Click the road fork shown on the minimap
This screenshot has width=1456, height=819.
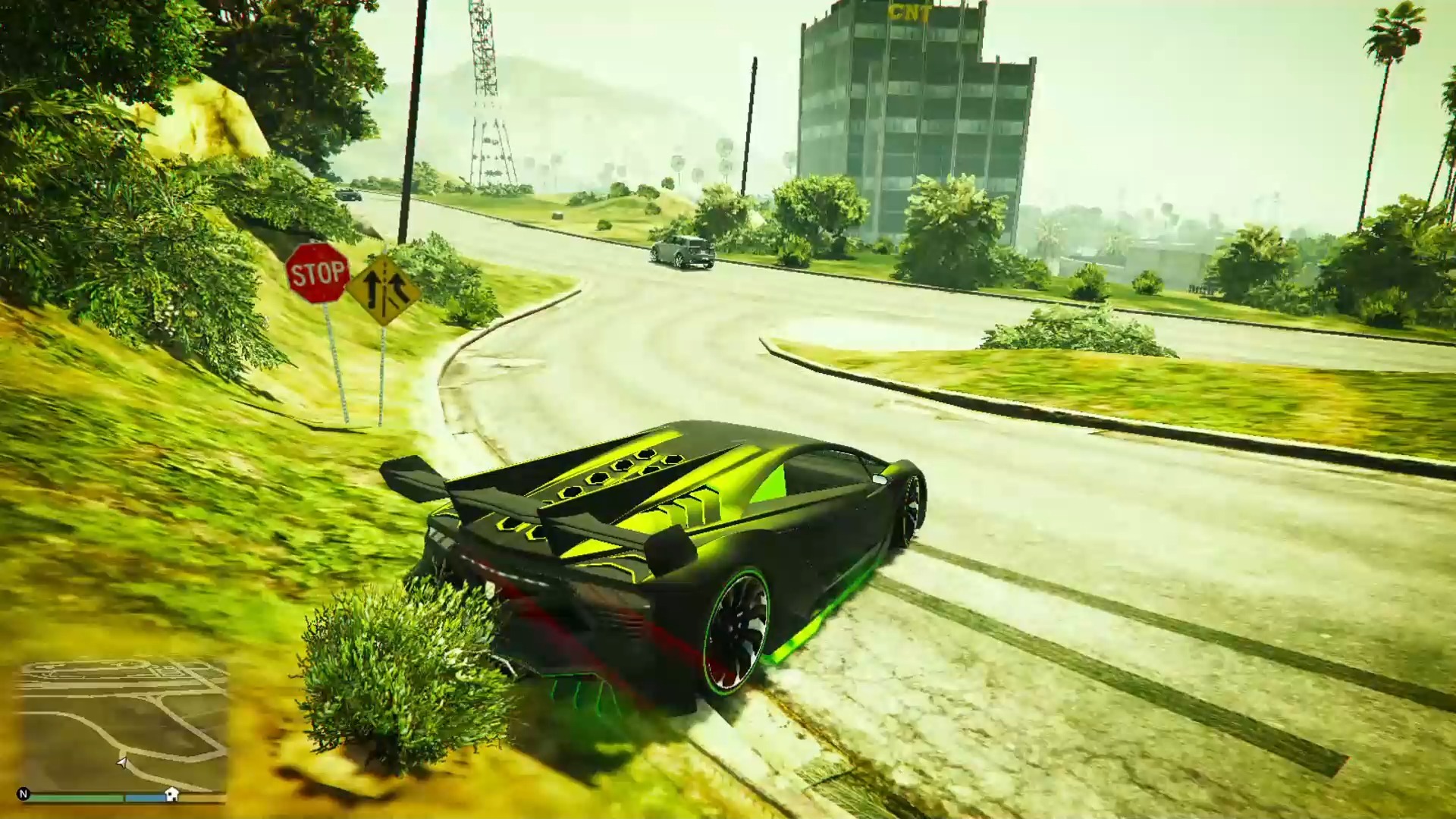124,752
